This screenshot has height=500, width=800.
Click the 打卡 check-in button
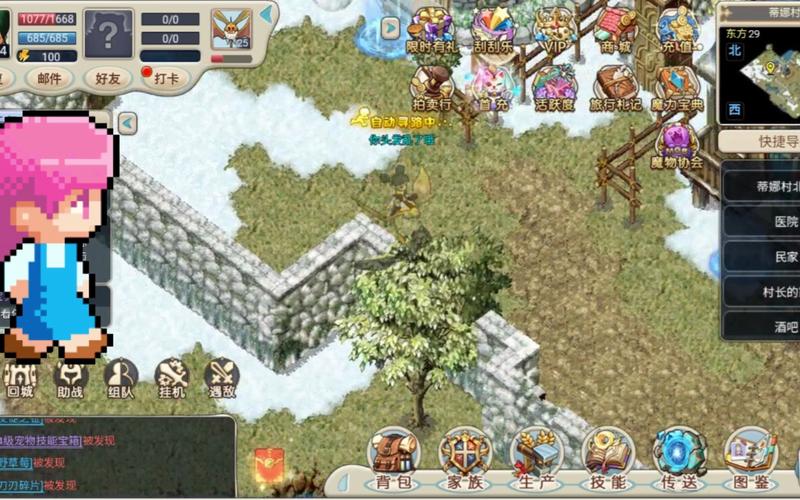click(x=165, y=77)
